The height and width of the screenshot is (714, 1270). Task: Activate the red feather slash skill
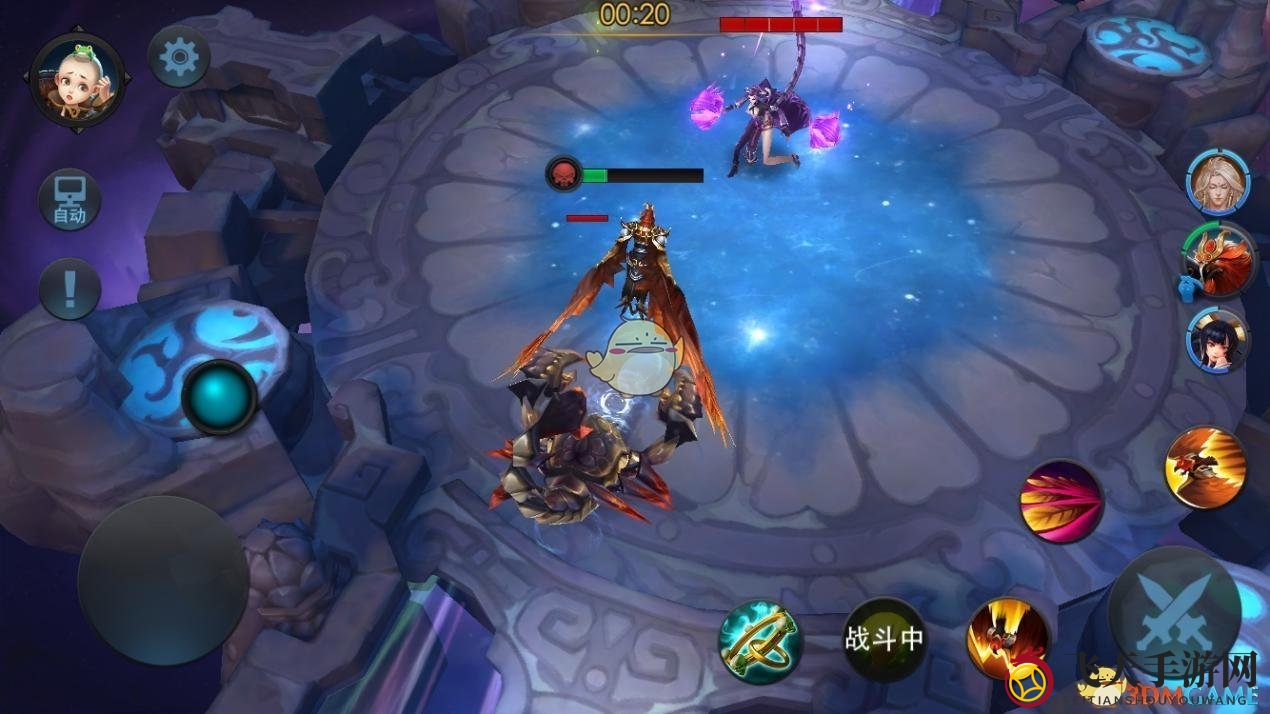pos(1061,502)
